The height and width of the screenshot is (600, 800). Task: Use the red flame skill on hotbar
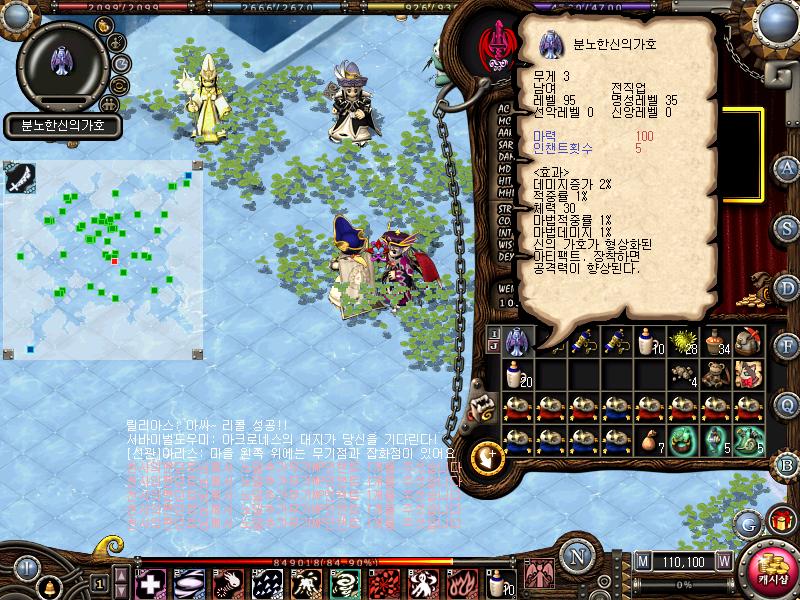point(462,581)
